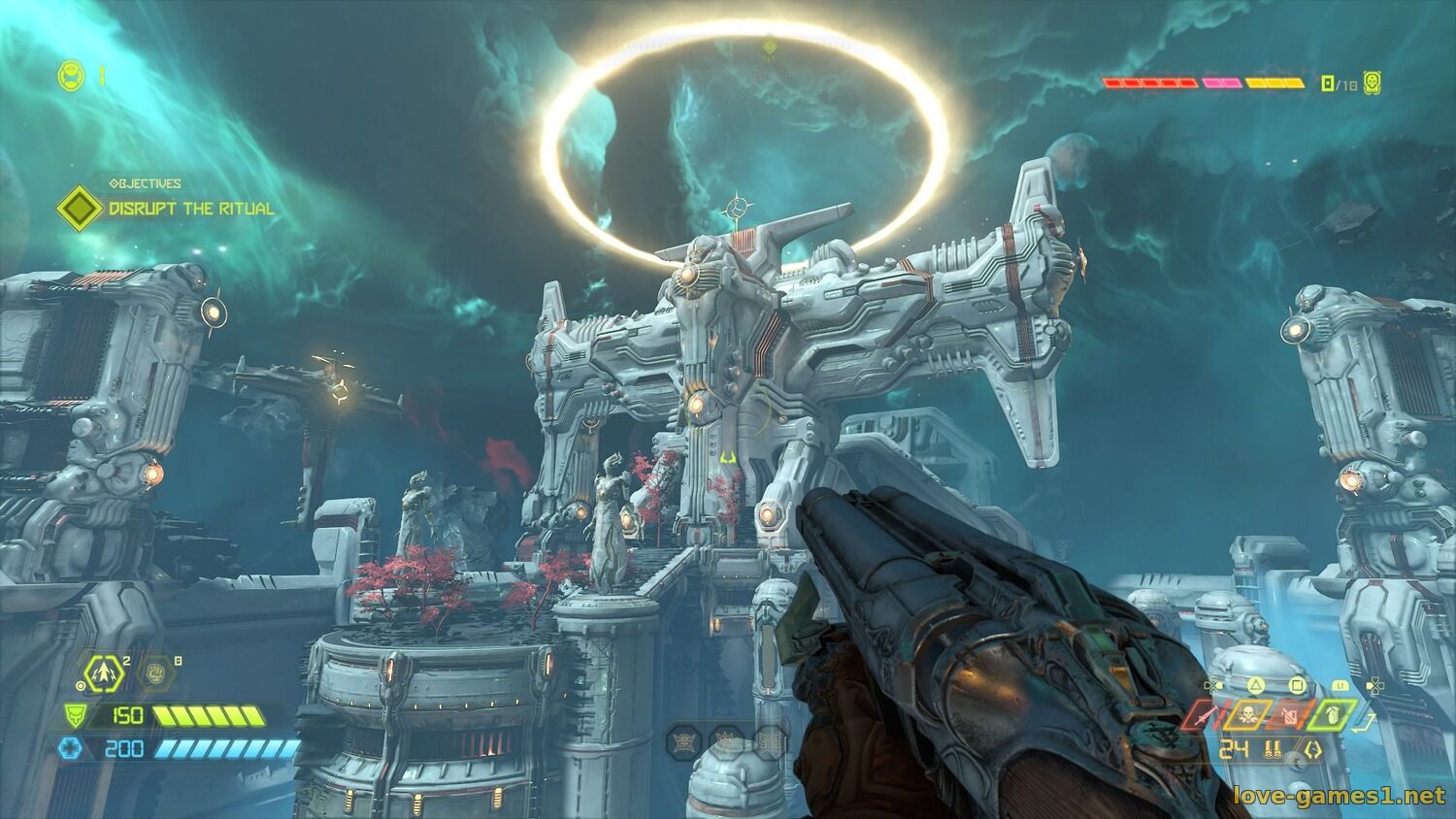This screenshot has height=819, width=1456.
Task: Select the spiky crown rune icon
Action: point(726,742)
